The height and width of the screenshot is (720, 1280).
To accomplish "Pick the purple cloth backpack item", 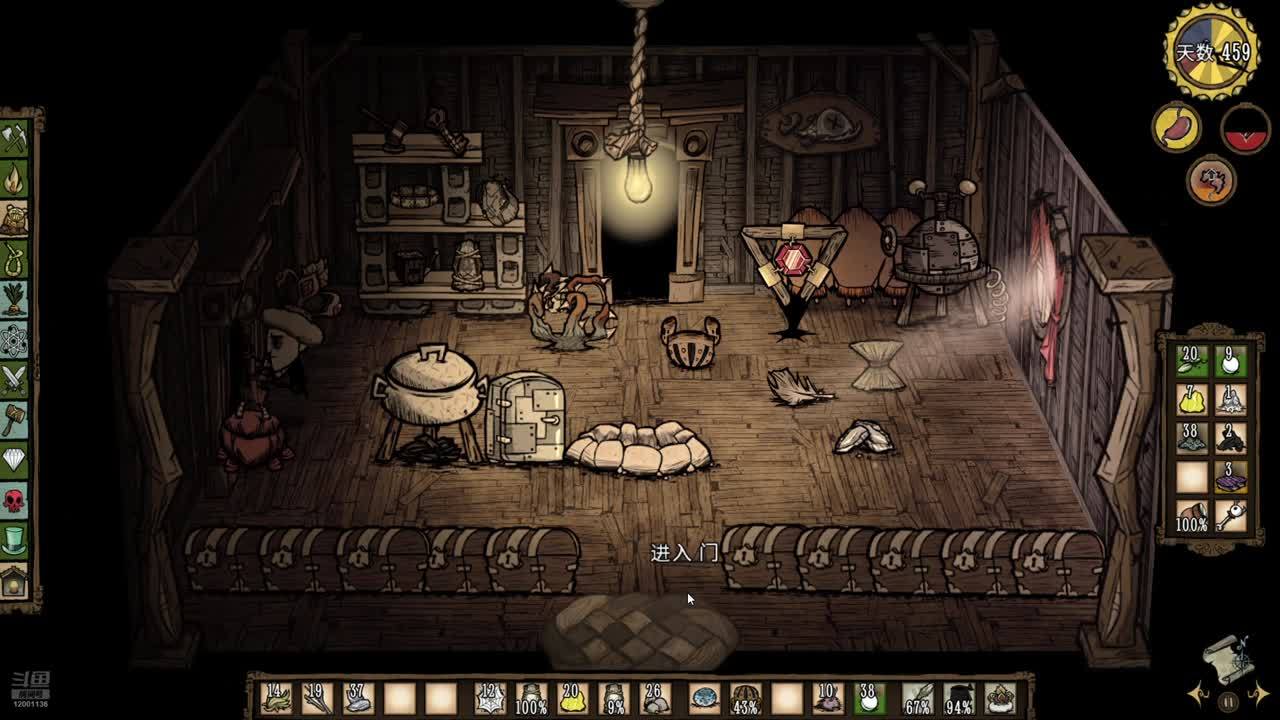I will point(1229,478).
